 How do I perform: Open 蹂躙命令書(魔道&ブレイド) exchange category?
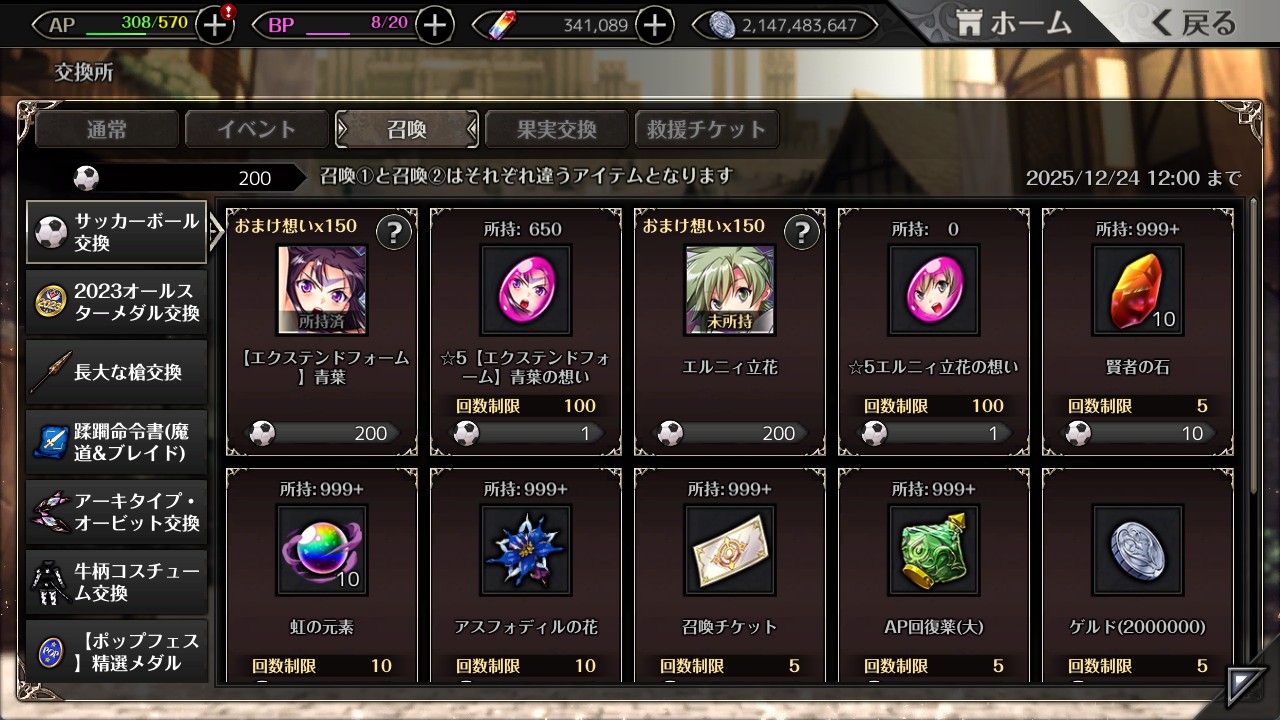pyautogui.click(x=117, y=442)
